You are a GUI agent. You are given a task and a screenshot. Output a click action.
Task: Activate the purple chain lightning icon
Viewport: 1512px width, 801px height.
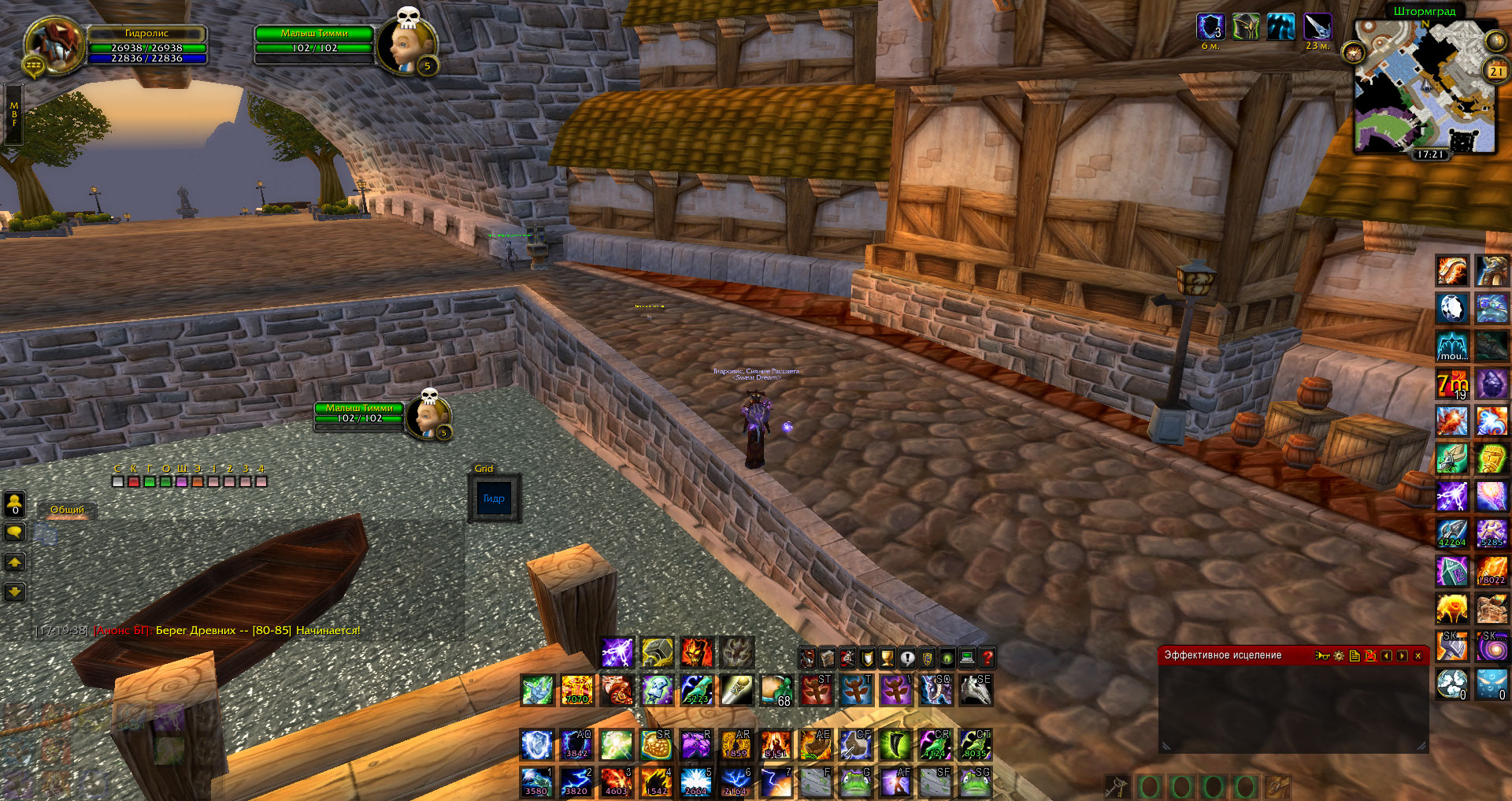617,653
